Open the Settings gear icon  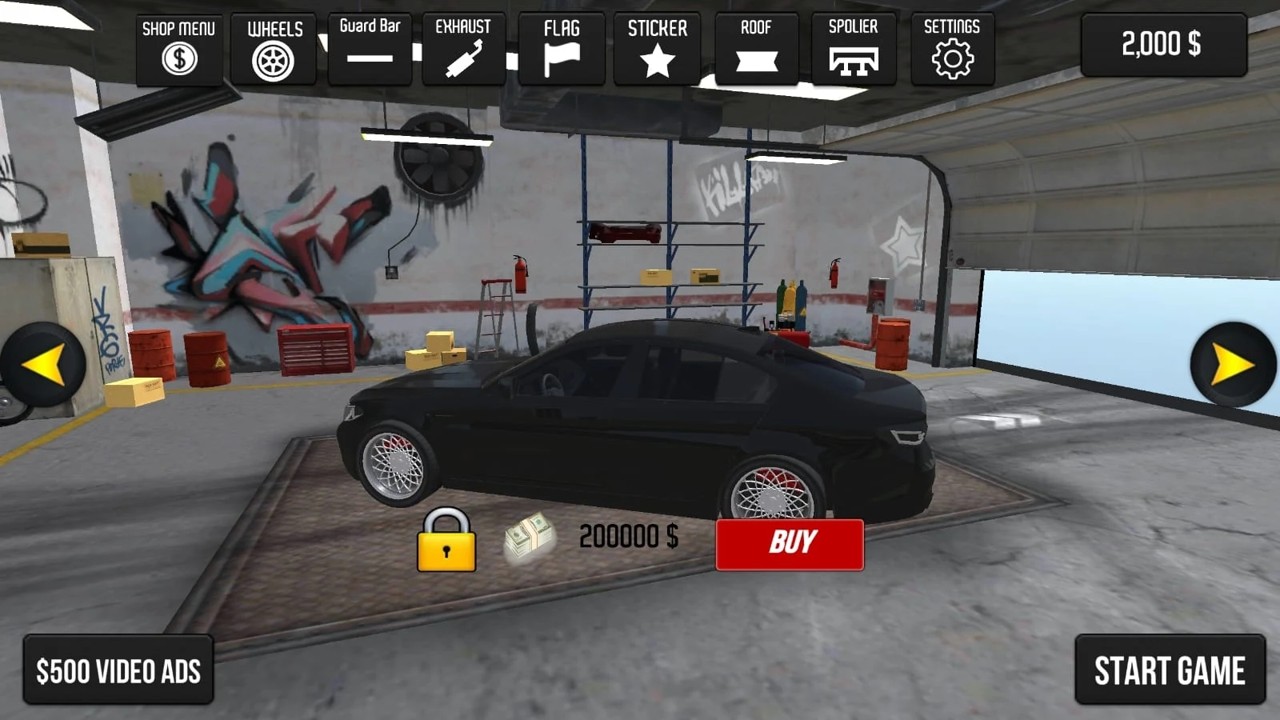pyautogui.click(x=950, y=57)
